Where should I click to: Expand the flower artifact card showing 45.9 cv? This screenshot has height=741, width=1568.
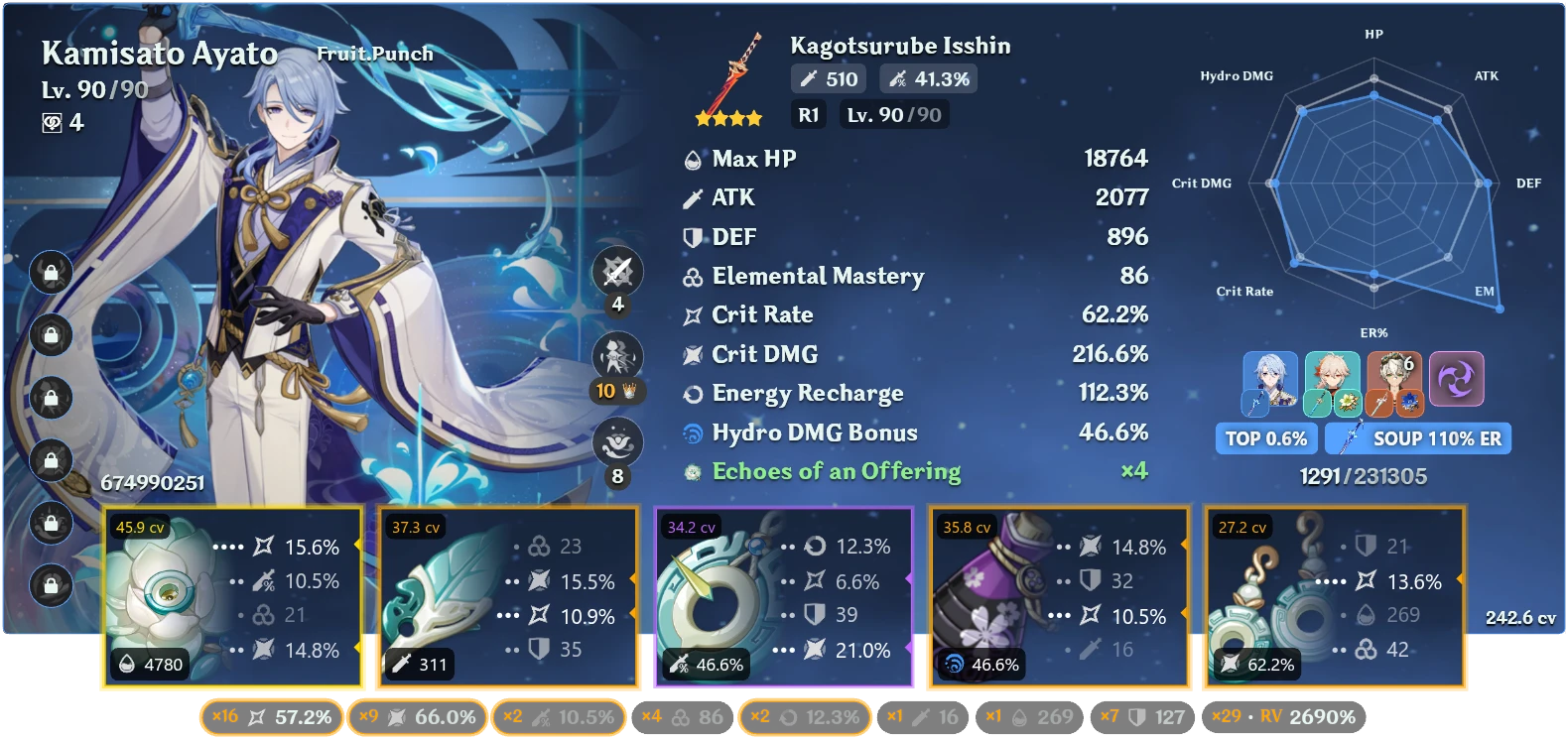tap(233, 595)
